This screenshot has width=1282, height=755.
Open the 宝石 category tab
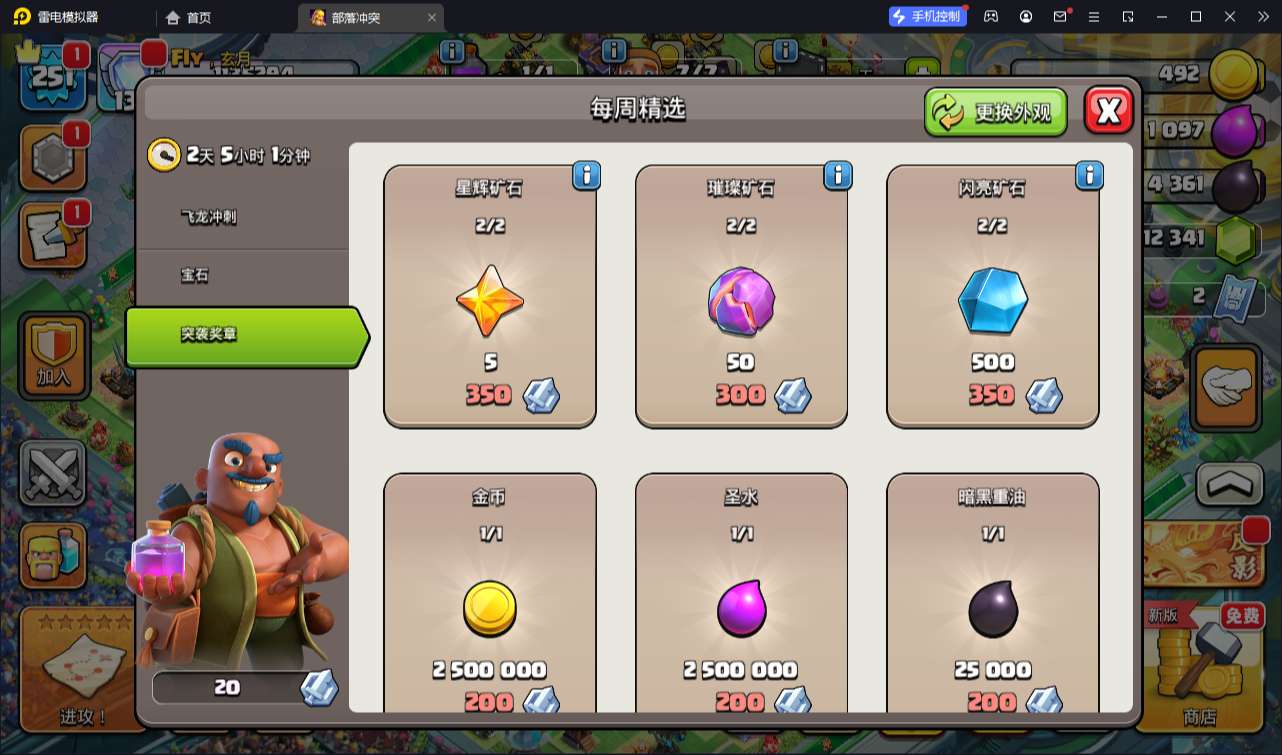click(x=195, y=275)
